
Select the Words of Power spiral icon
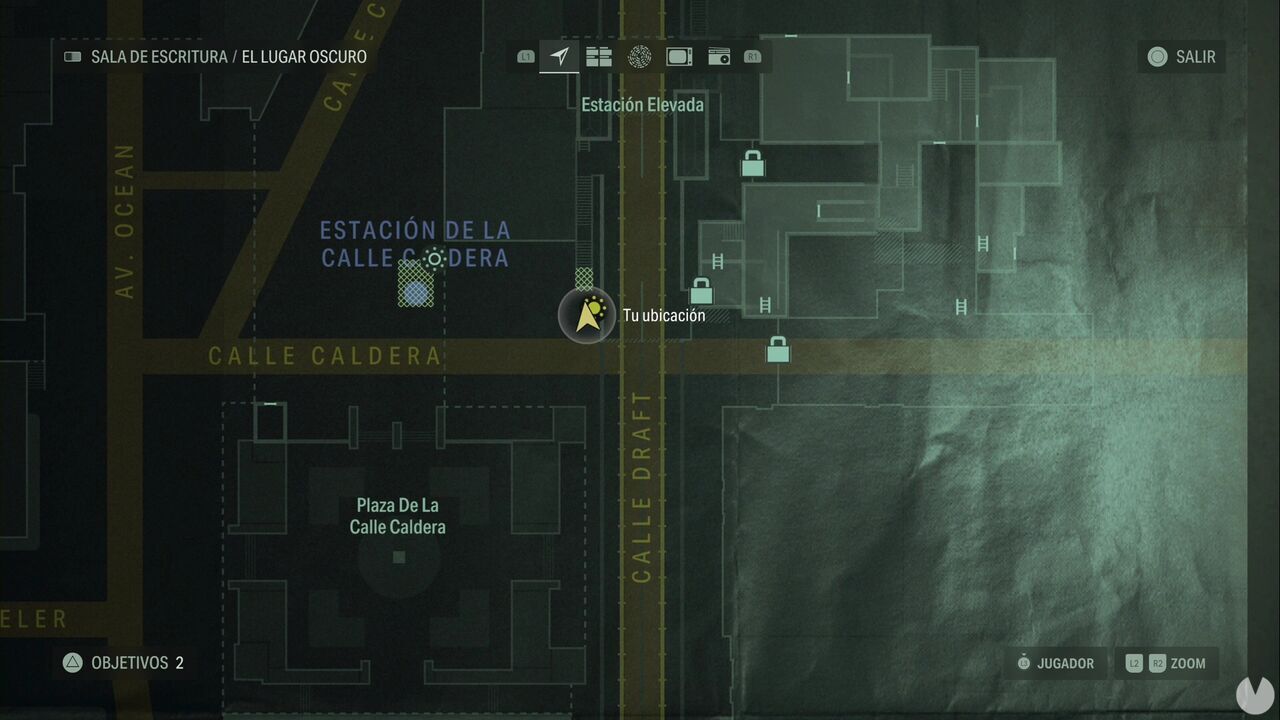[x=639, y=57]
